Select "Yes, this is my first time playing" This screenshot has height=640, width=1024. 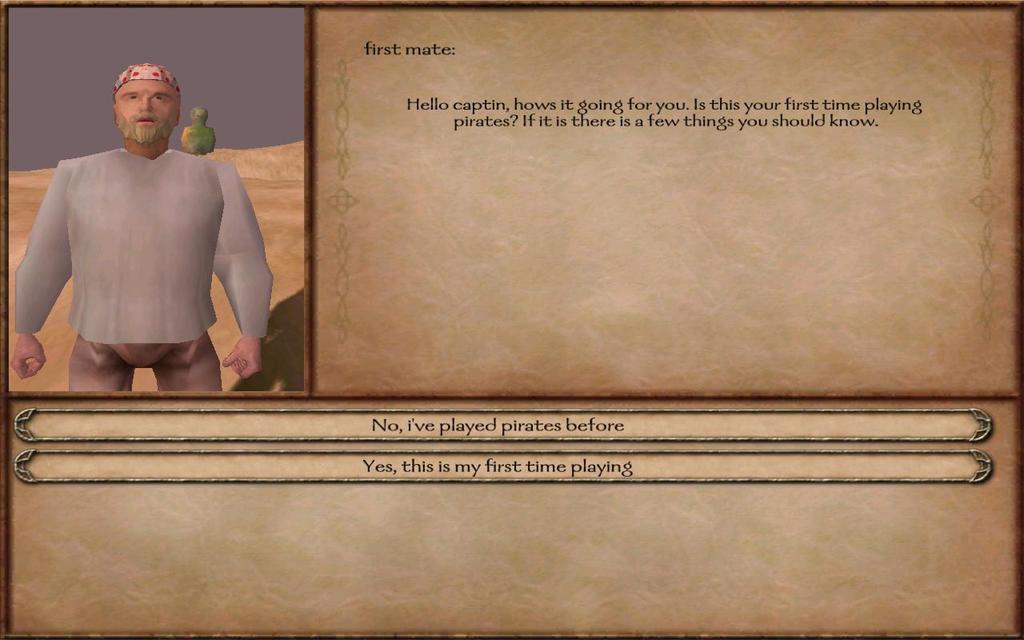pos(498,467)
